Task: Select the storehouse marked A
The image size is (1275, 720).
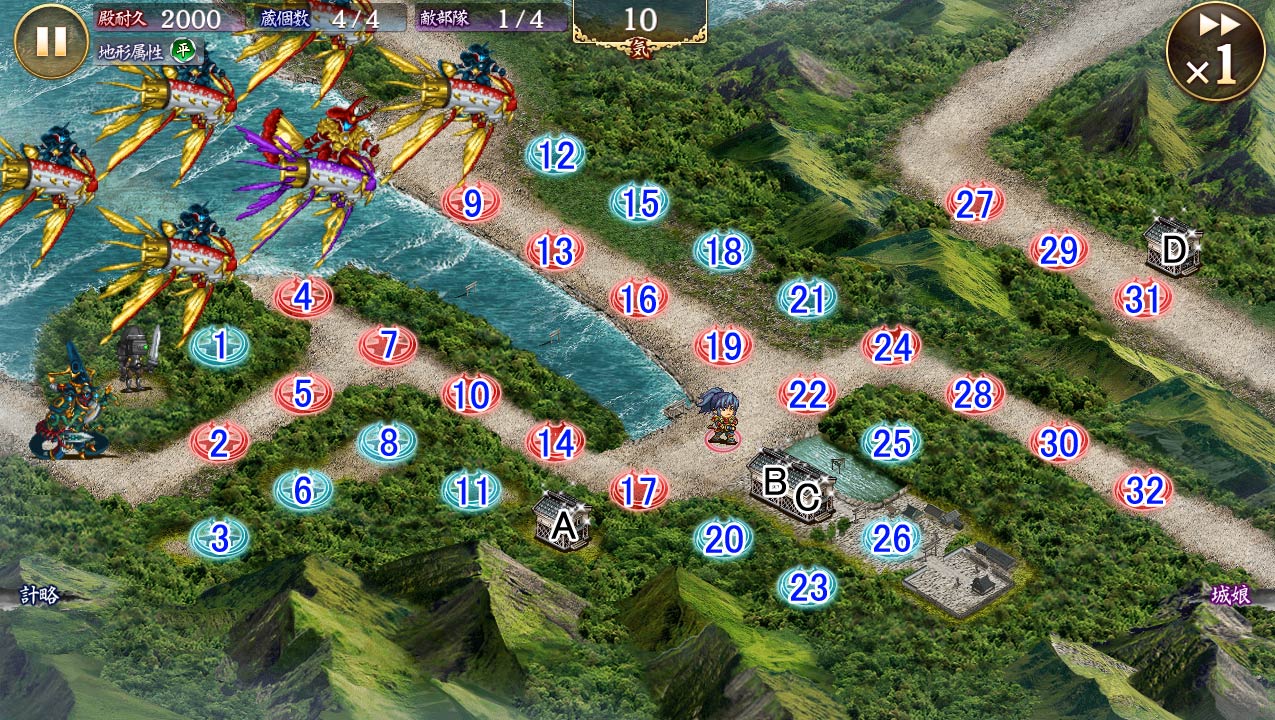Action: (x=563, y=521)
